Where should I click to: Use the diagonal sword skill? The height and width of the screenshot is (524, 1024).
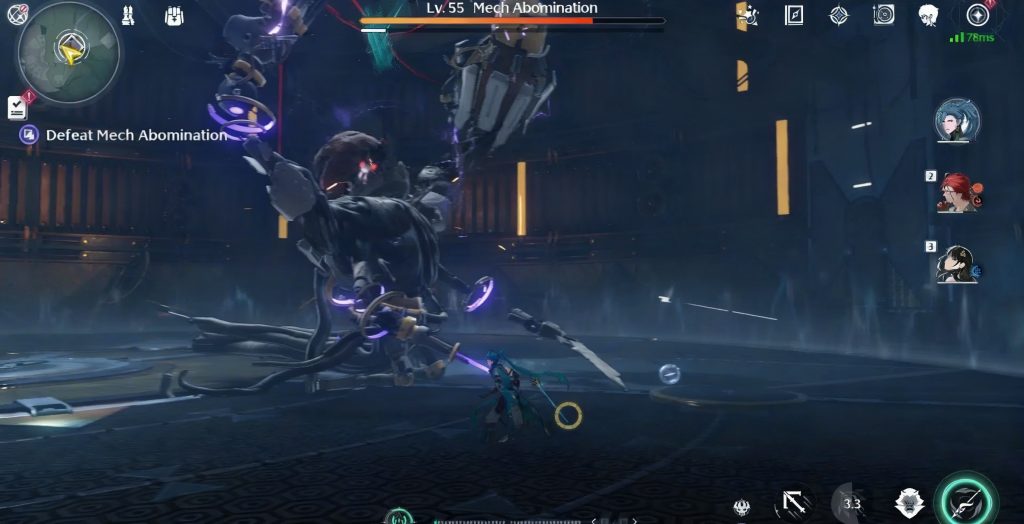796,503
